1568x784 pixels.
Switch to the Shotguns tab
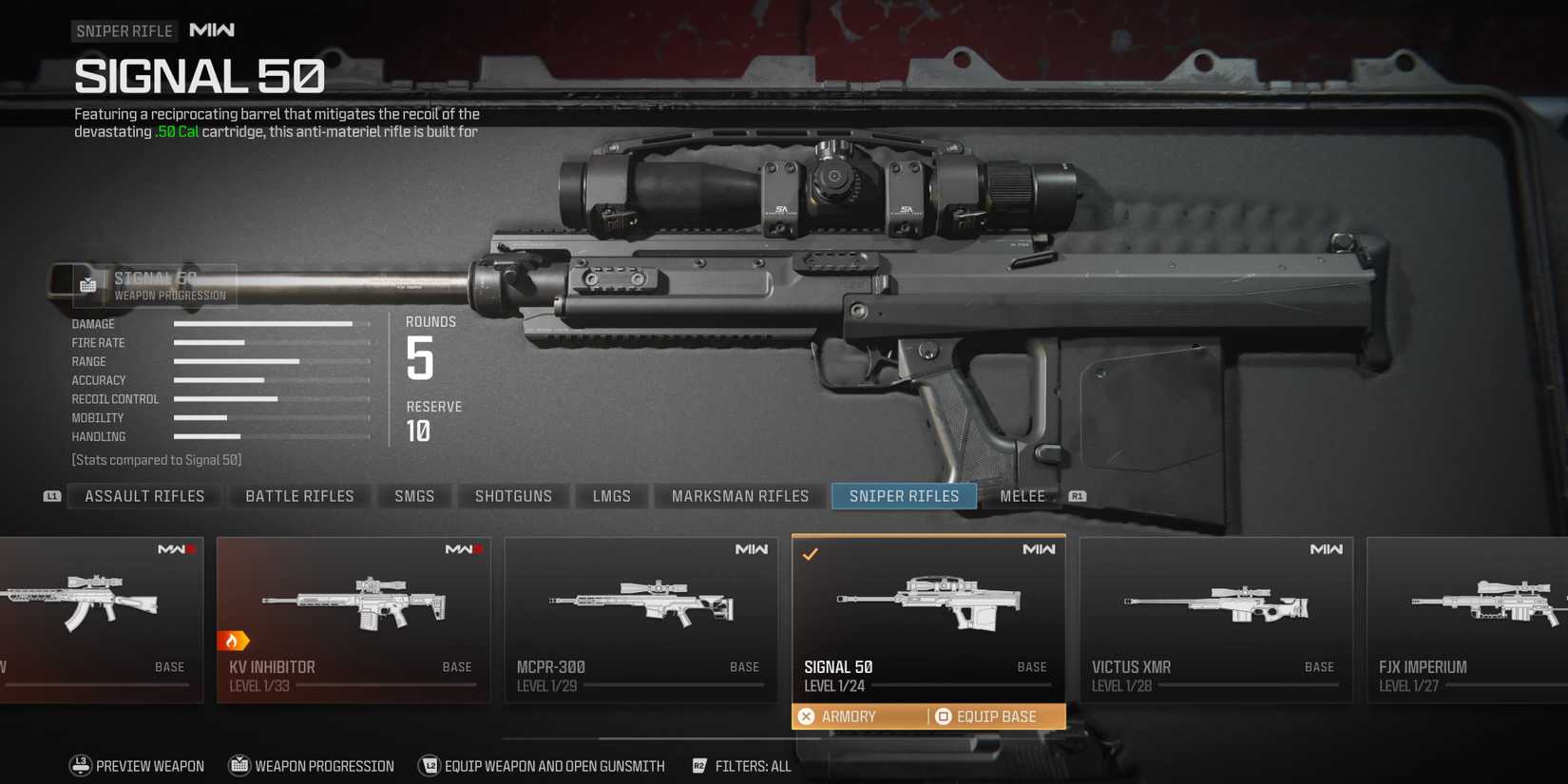[513, 495]
